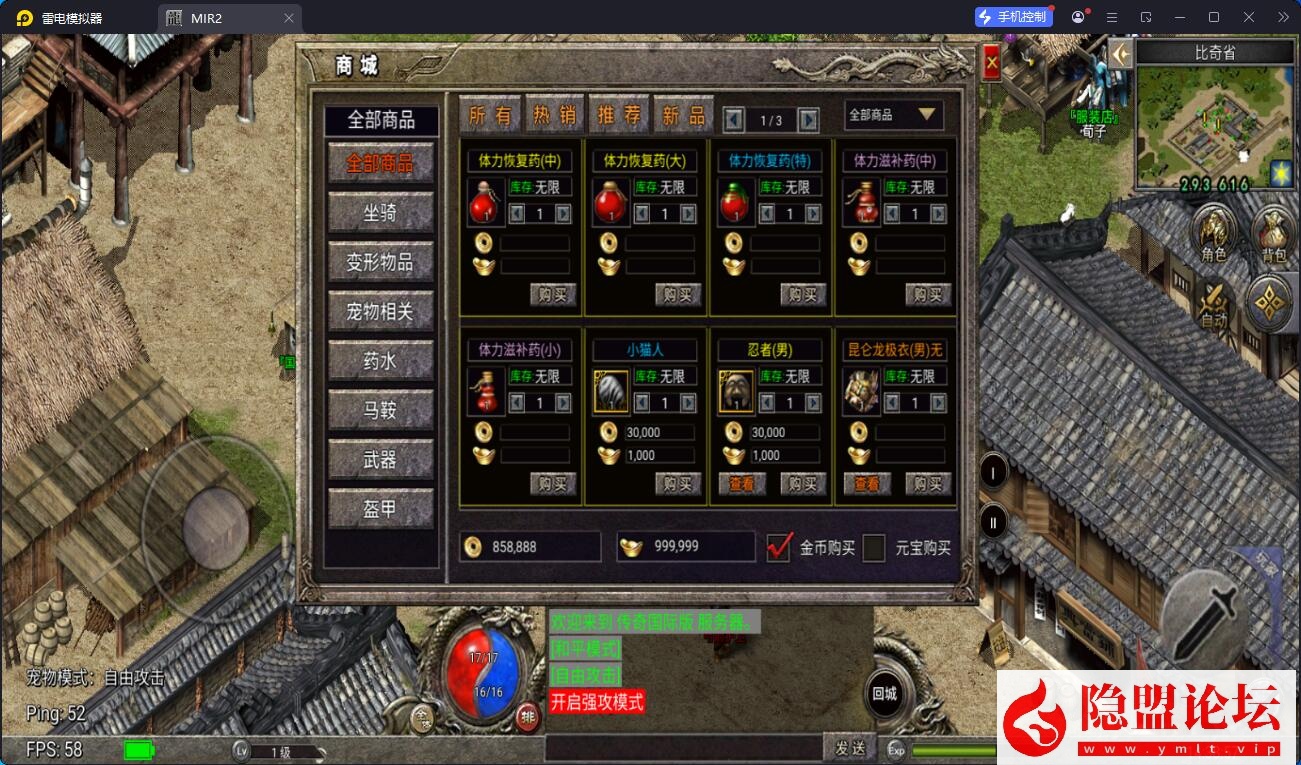The width and height of the screenshot is (1301, 765).
Task: View details of 忍者(男) with 查看
Action: [742, 484]
